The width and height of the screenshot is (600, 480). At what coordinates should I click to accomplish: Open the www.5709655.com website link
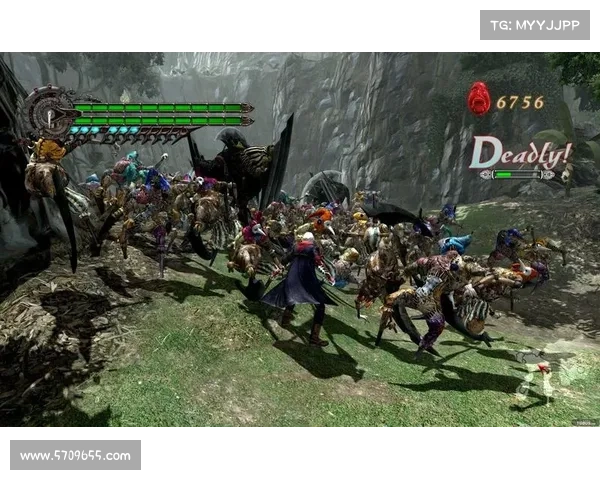(75, 456)
